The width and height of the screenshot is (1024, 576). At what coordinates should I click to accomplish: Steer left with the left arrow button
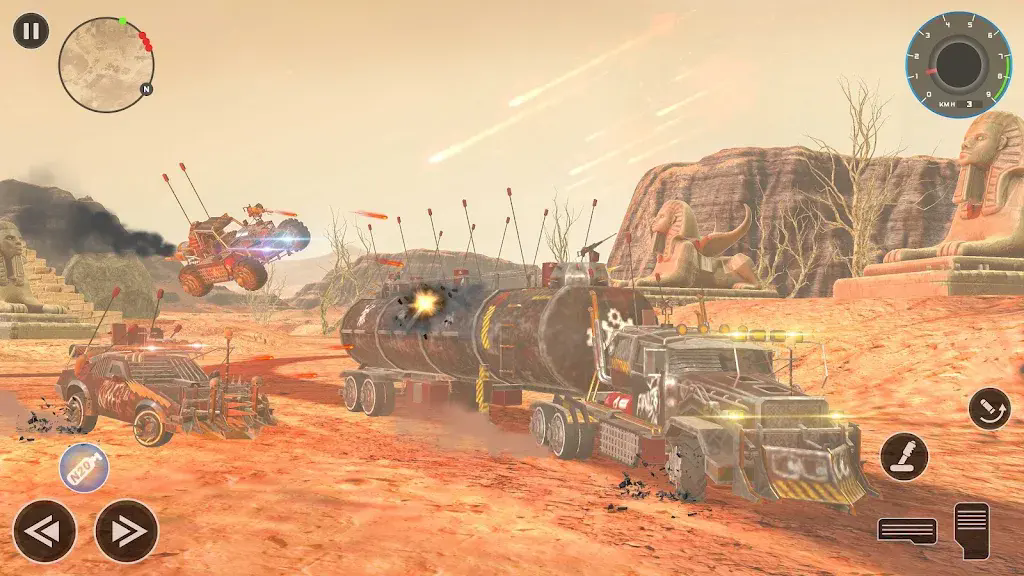(x=44, y=531)
